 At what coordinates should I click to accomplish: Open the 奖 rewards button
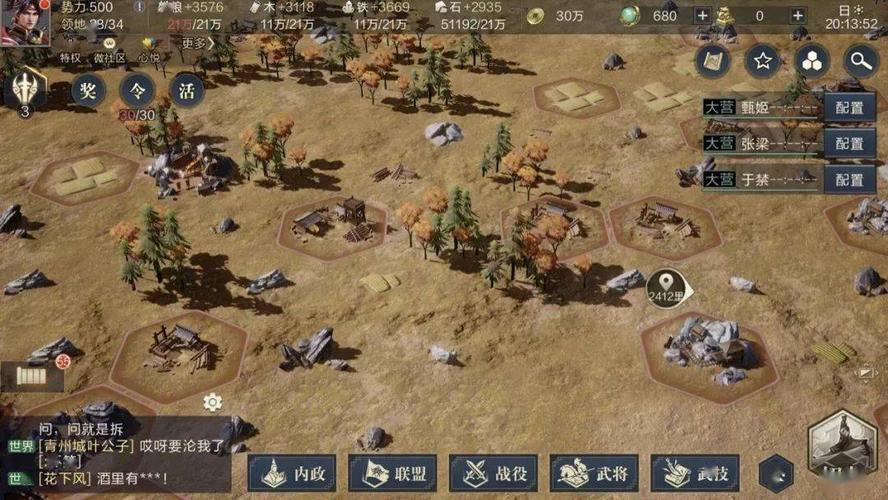point(88,91)
